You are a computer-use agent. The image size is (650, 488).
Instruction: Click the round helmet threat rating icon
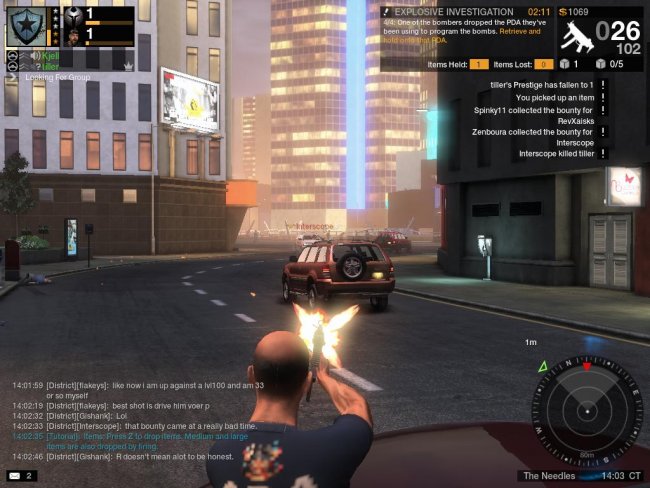click(x=76, y=16)
